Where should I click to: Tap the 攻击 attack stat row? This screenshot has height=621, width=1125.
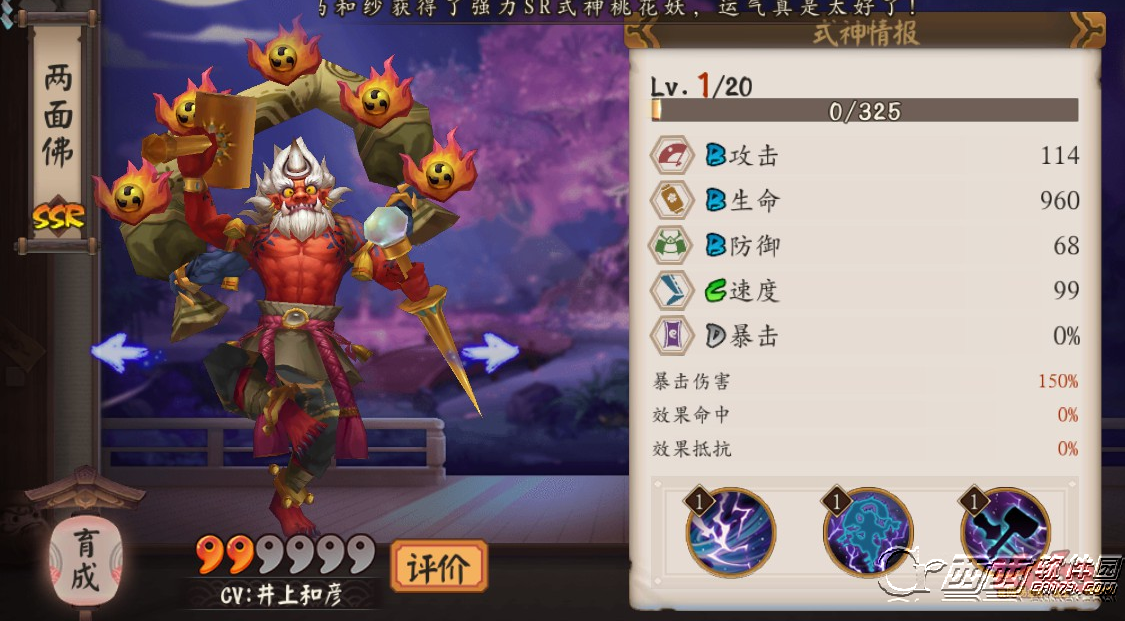click(x=865, y=156)
